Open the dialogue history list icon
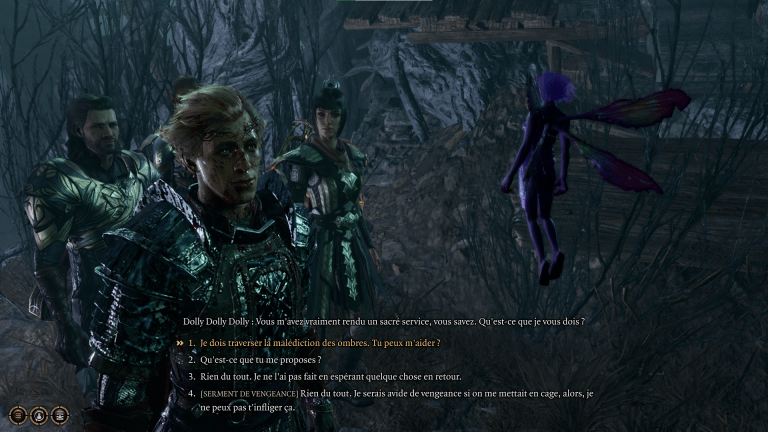Viewport: 768px width, 432px height. pos(18,414)
